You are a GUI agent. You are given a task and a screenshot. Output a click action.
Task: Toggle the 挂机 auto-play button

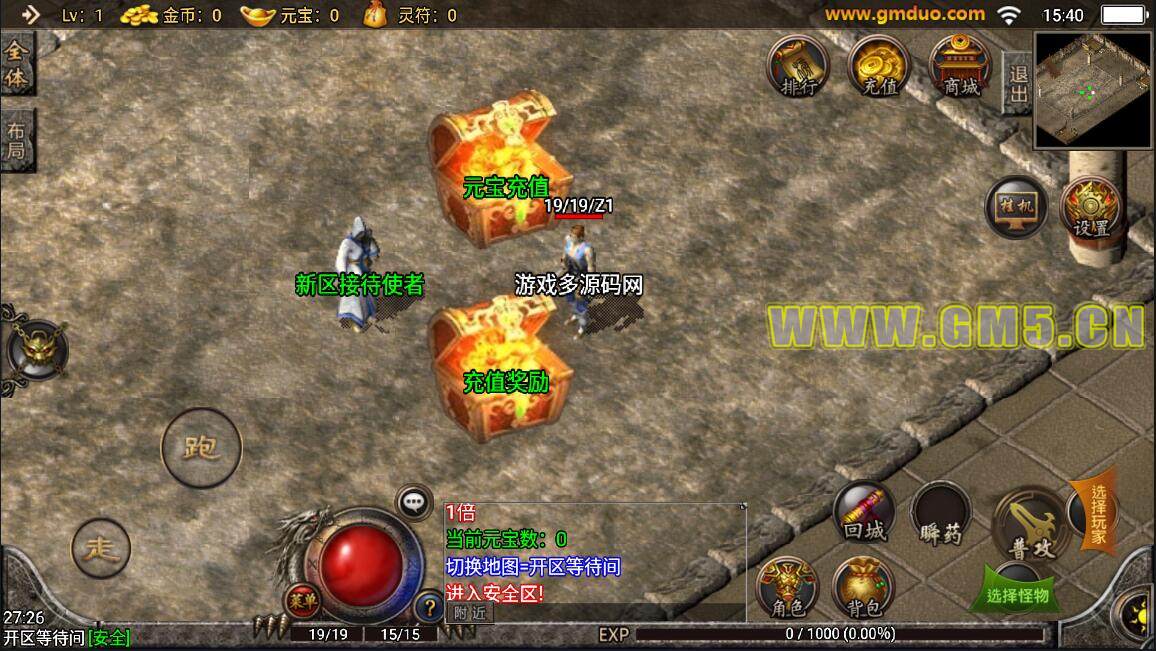point(1016,208)
